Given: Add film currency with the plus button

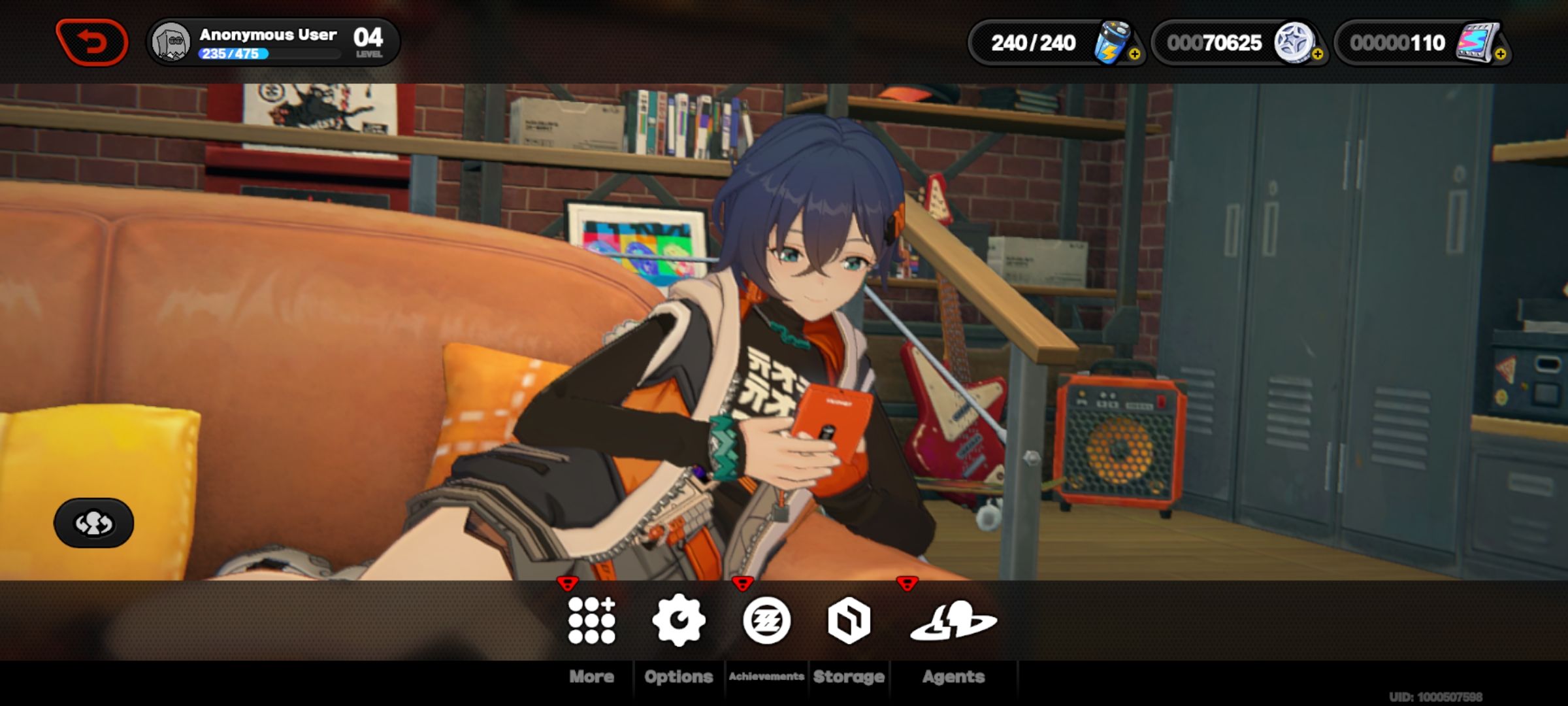Looking at the screenshot, I should click(x=1501, y=55).
